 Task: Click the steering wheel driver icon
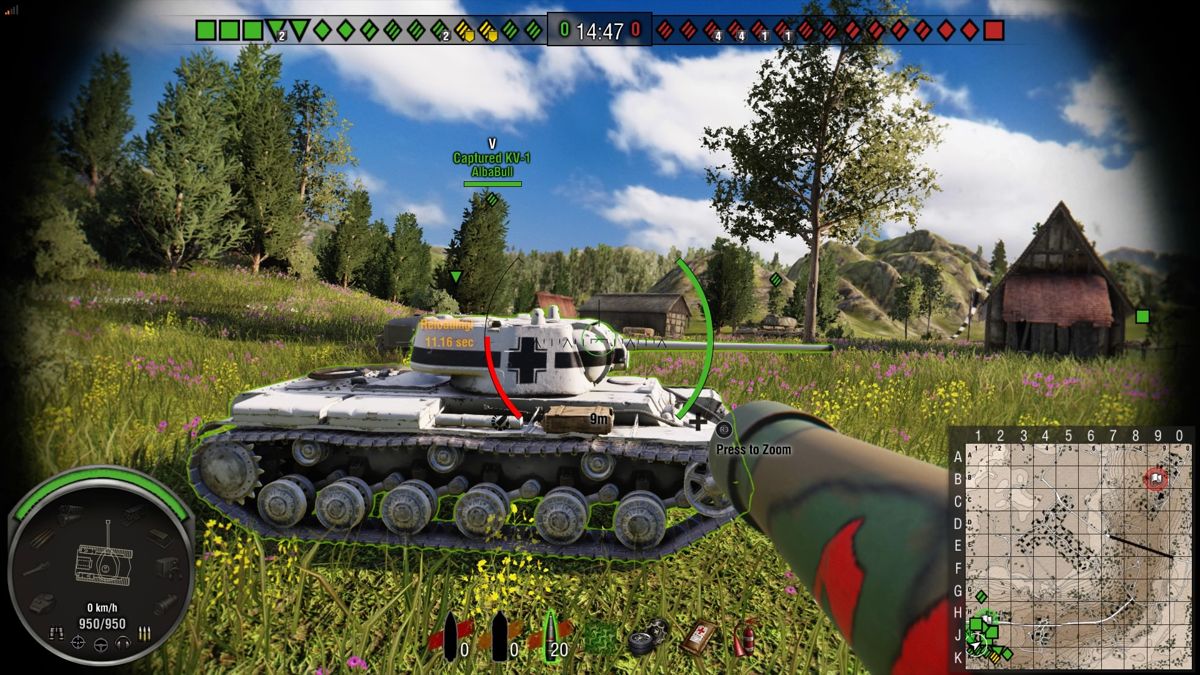[101, 646]
